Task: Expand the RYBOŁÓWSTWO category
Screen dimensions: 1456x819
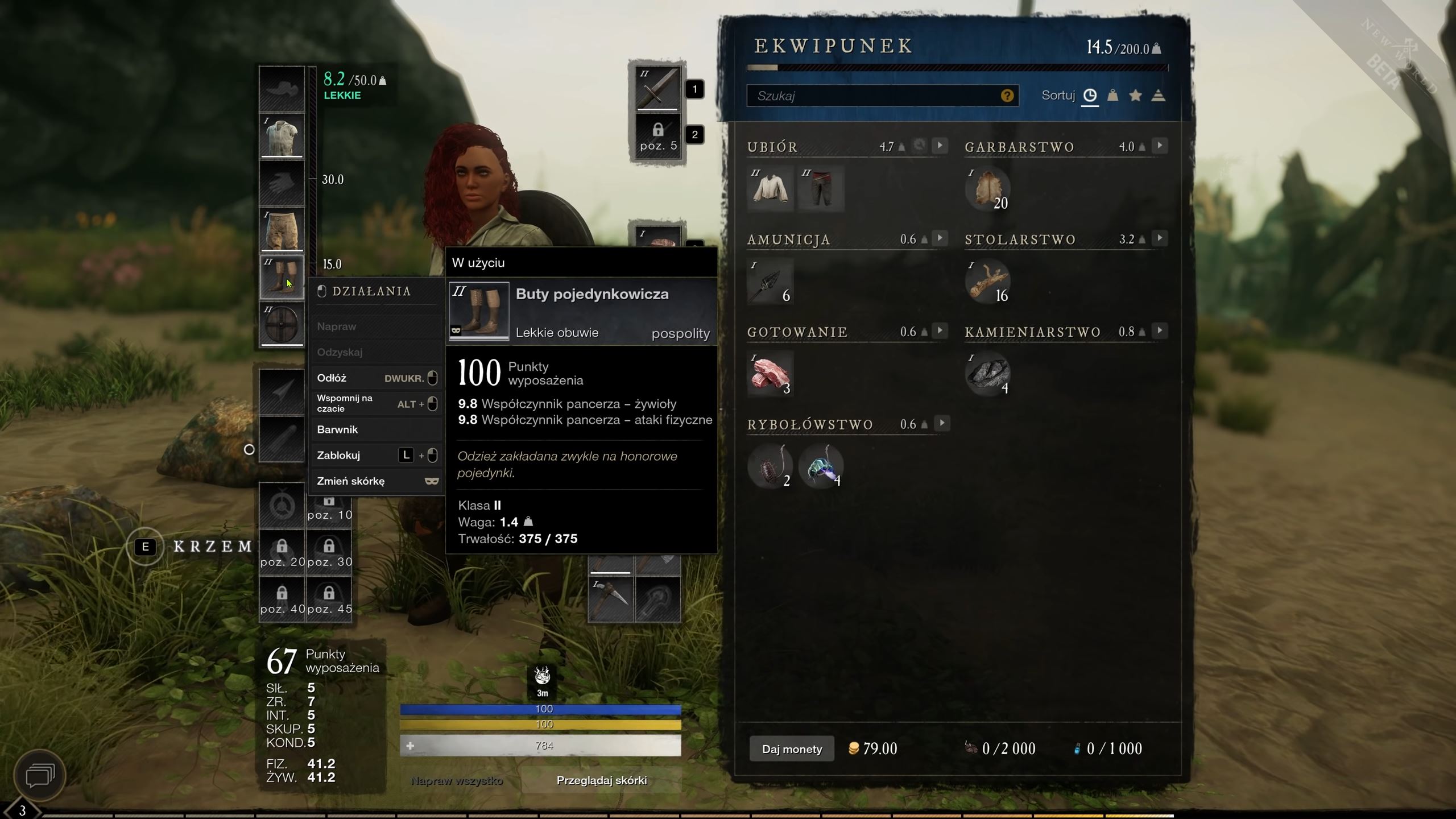Action: [x=942, y=423]
